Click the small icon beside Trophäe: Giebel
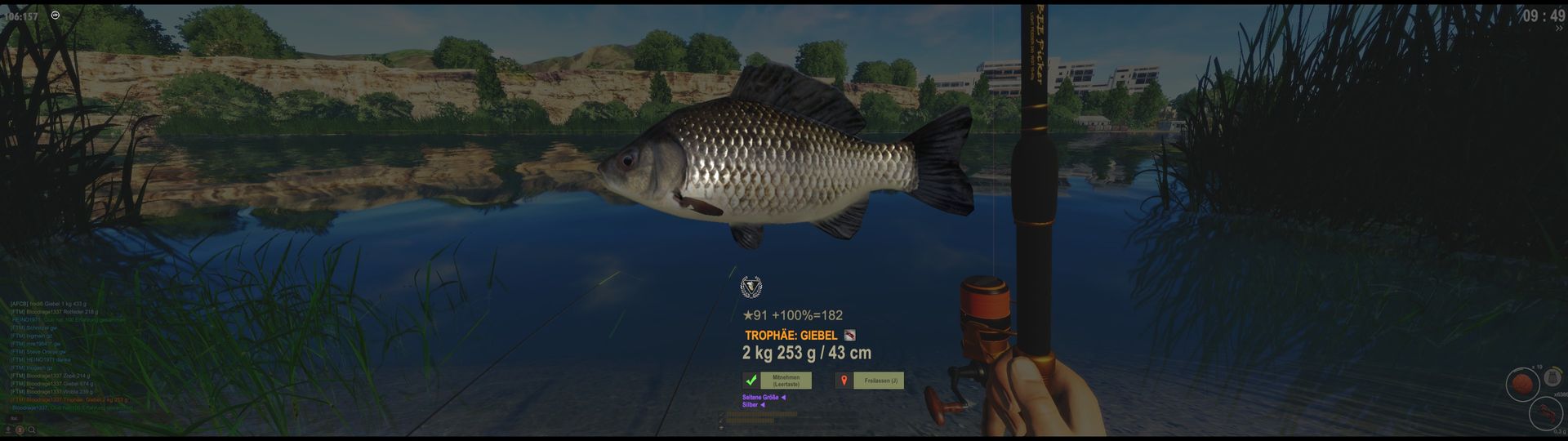The height and width of the screenshot is (441, 1568). pos(849,335)
